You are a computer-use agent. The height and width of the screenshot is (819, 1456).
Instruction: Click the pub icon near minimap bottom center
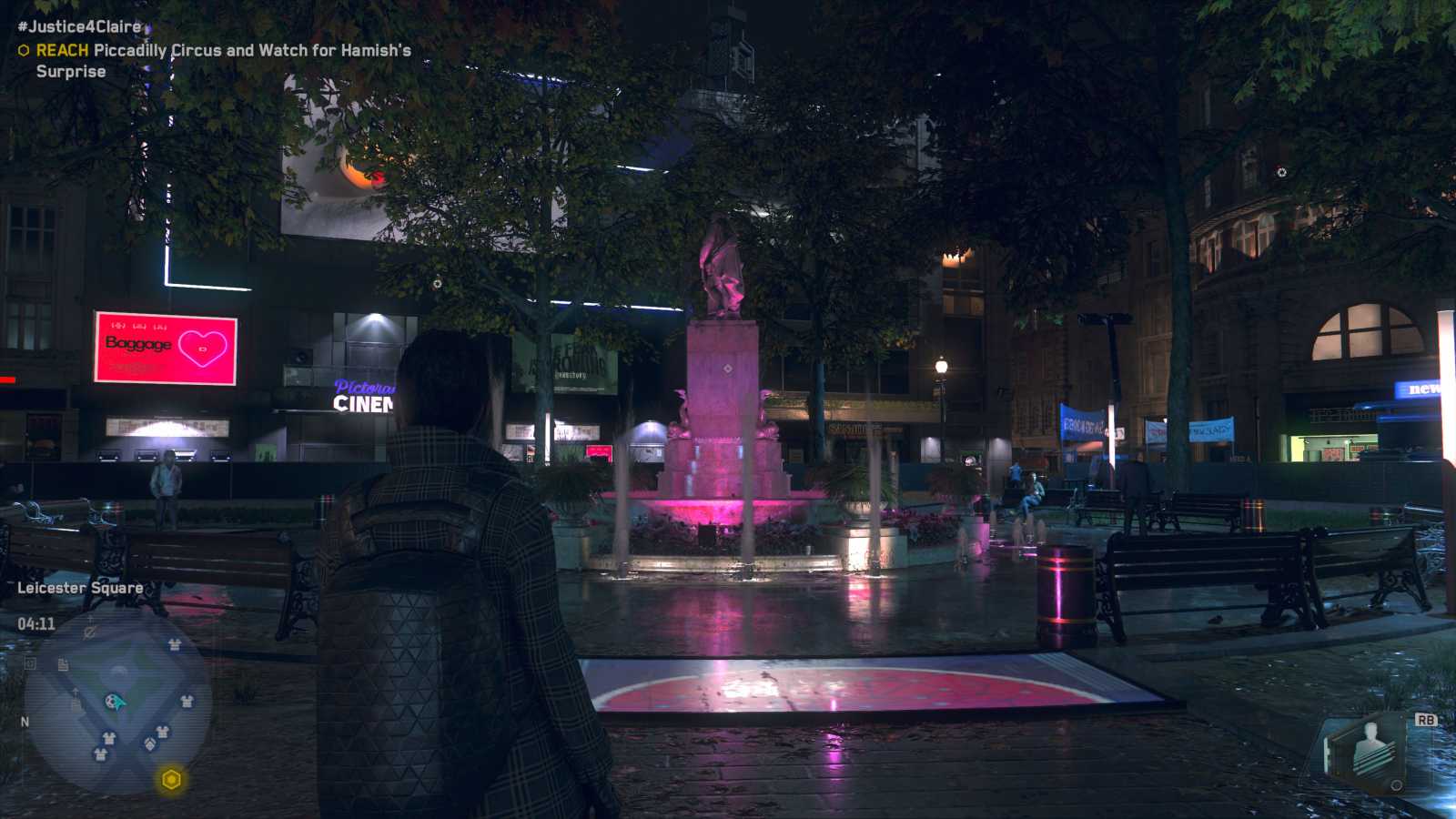[149, 742]
